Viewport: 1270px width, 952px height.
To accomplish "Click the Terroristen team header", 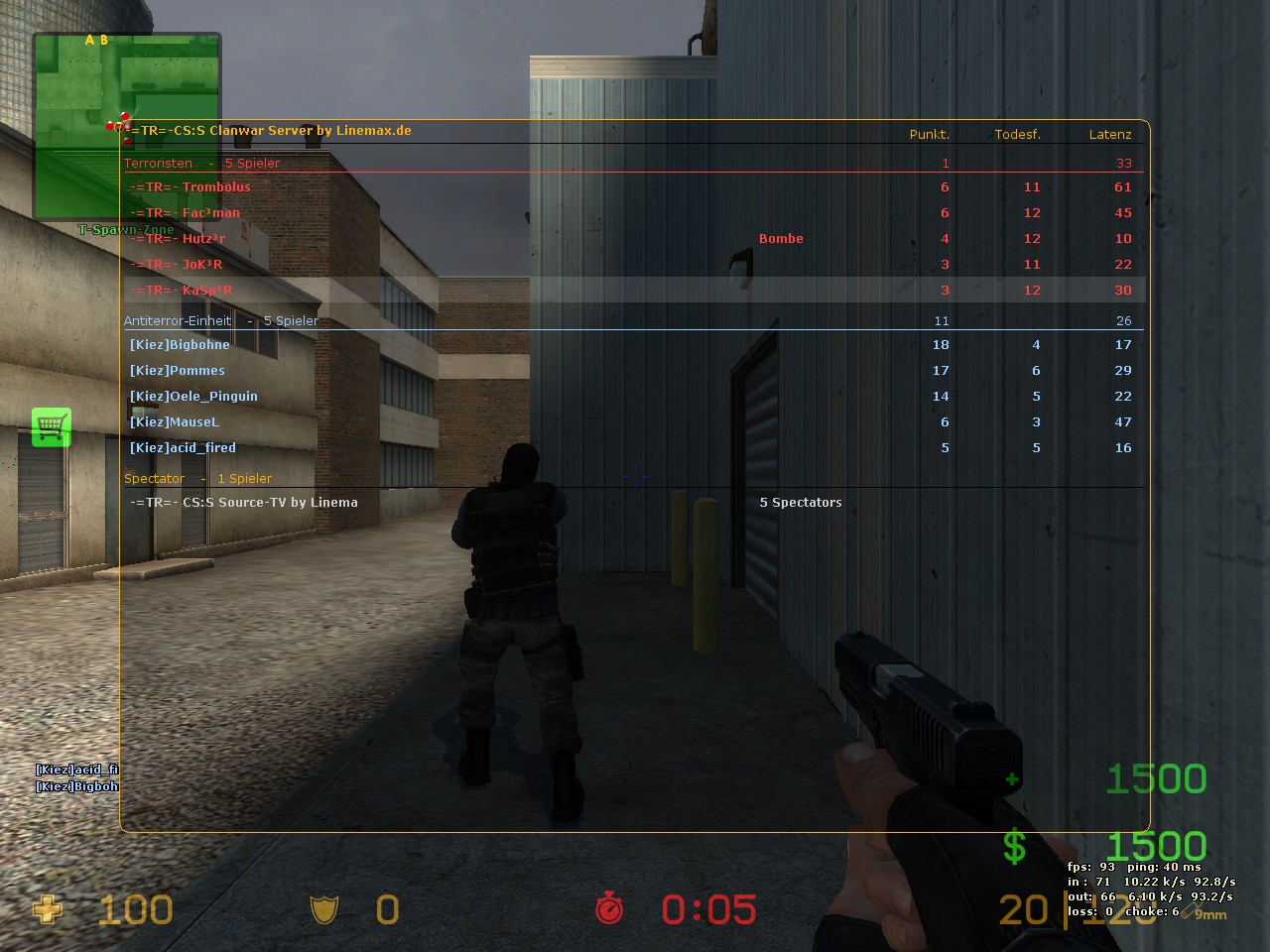I will [x=159, y=164].
